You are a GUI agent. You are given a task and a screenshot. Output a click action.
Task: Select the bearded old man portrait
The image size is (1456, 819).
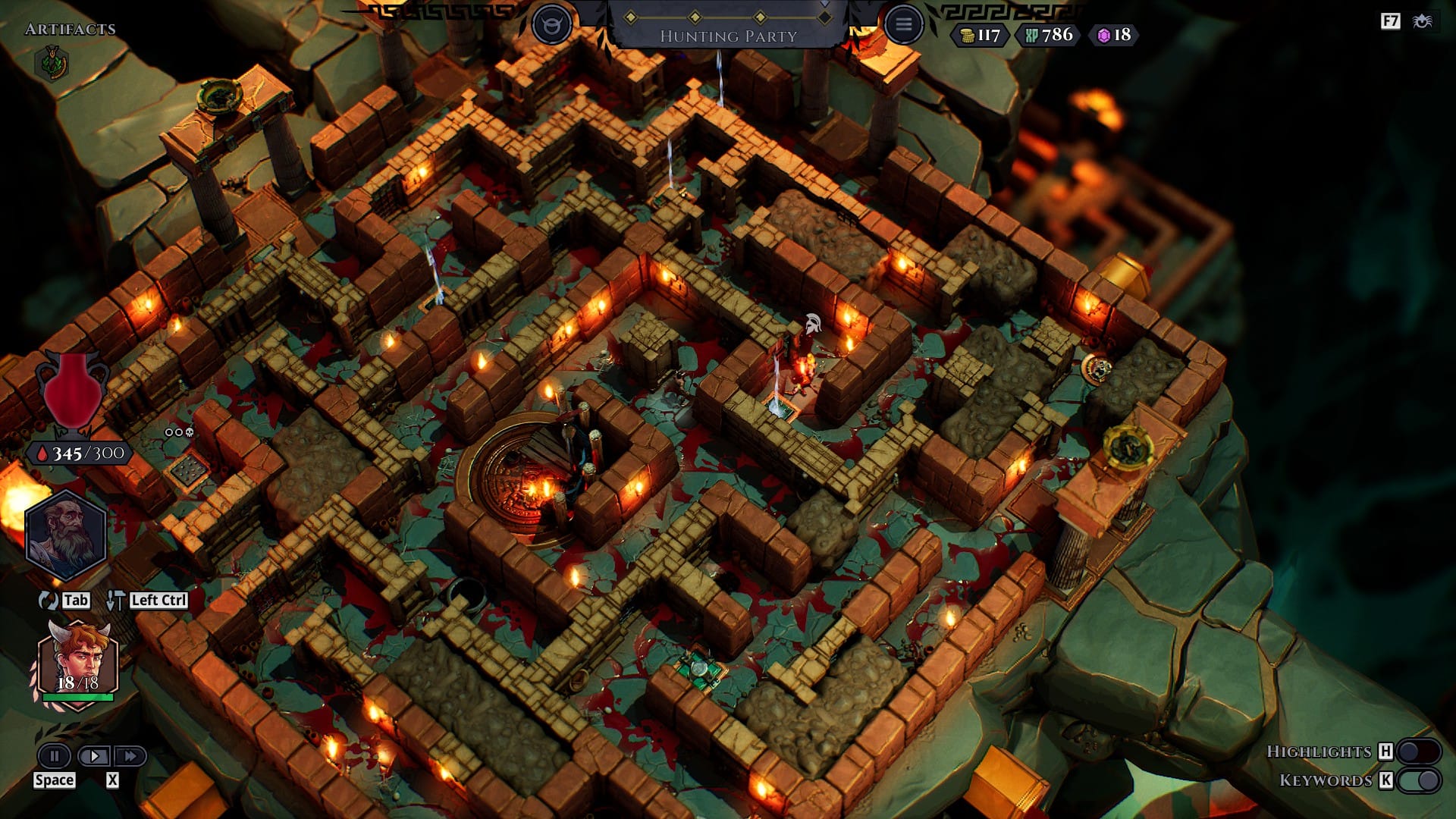click(65, 535)
